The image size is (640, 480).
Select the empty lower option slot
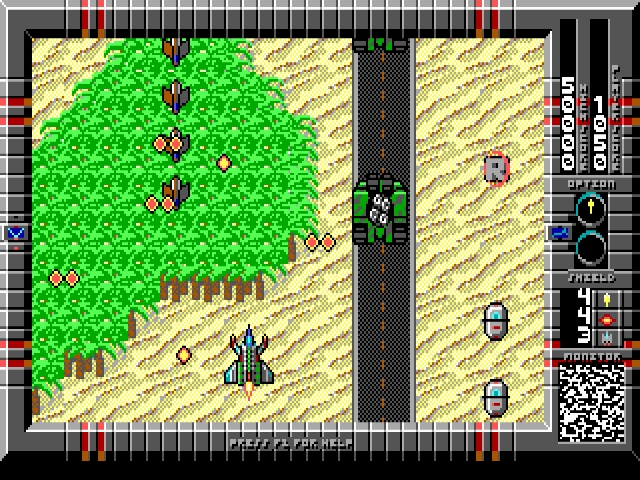point(591,246)
